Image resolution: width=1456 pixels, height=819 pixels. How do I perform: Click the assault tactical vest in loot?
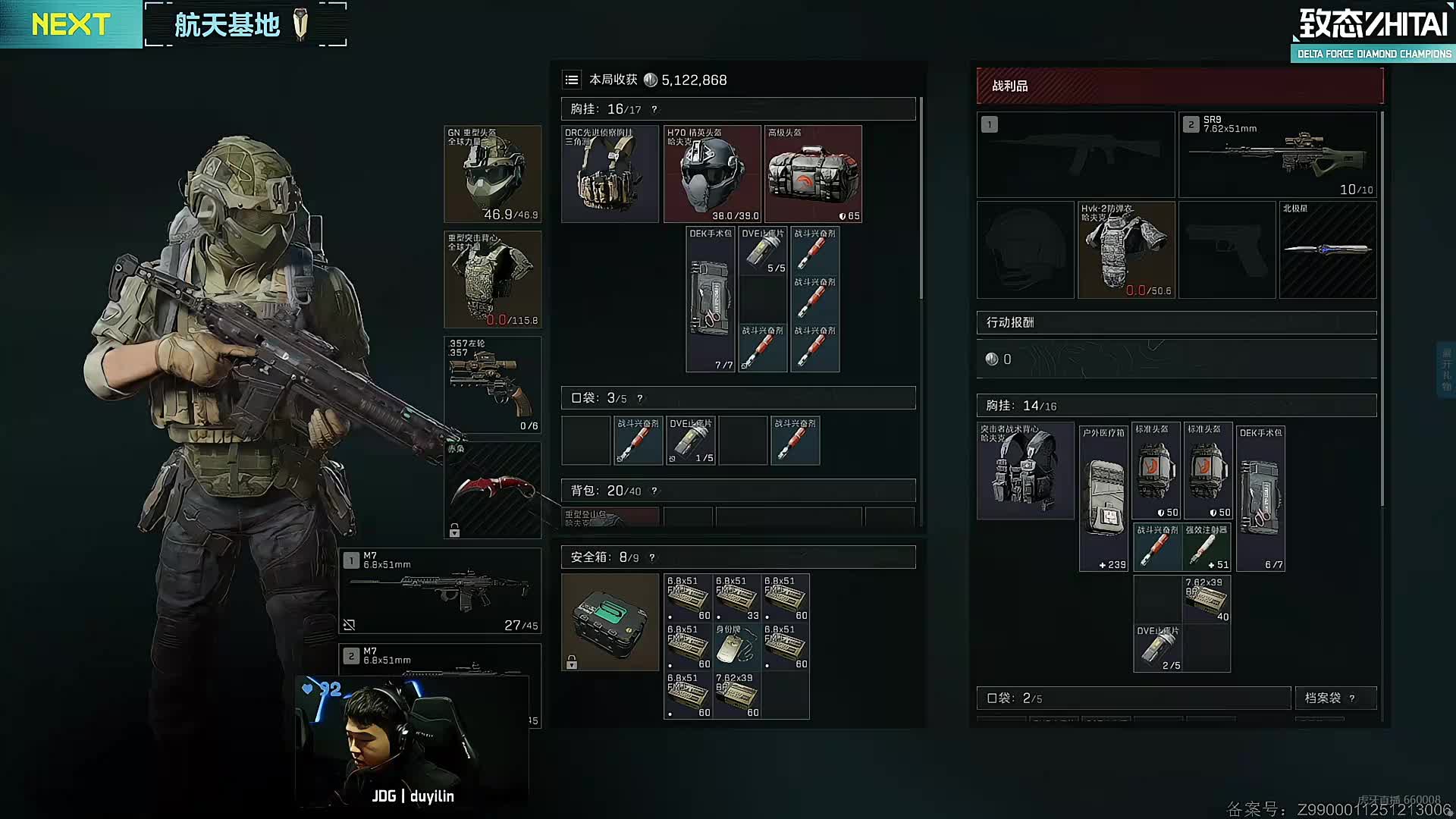pyautogui.click(x=1025, y=471)
